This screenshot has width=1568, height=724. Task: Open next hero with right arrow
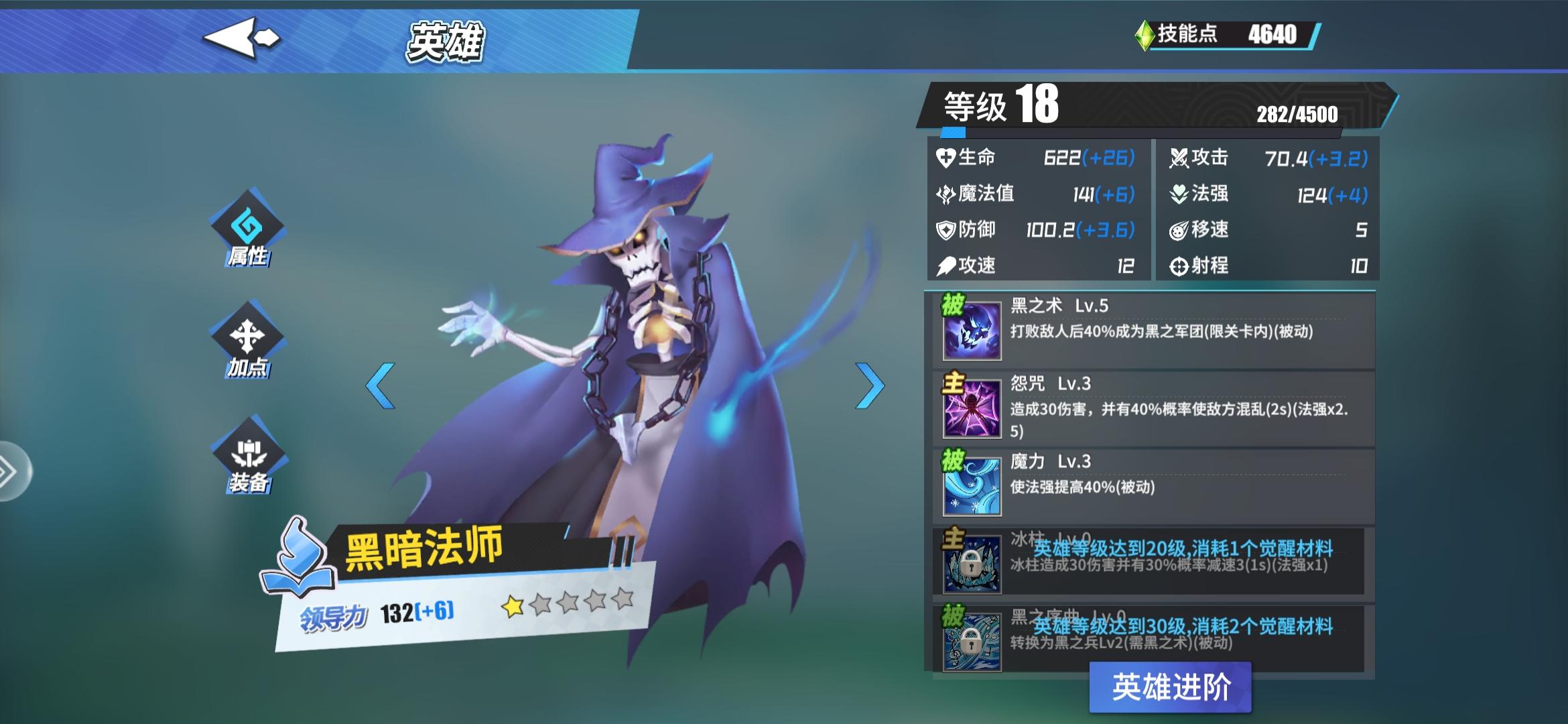[870, 385]
